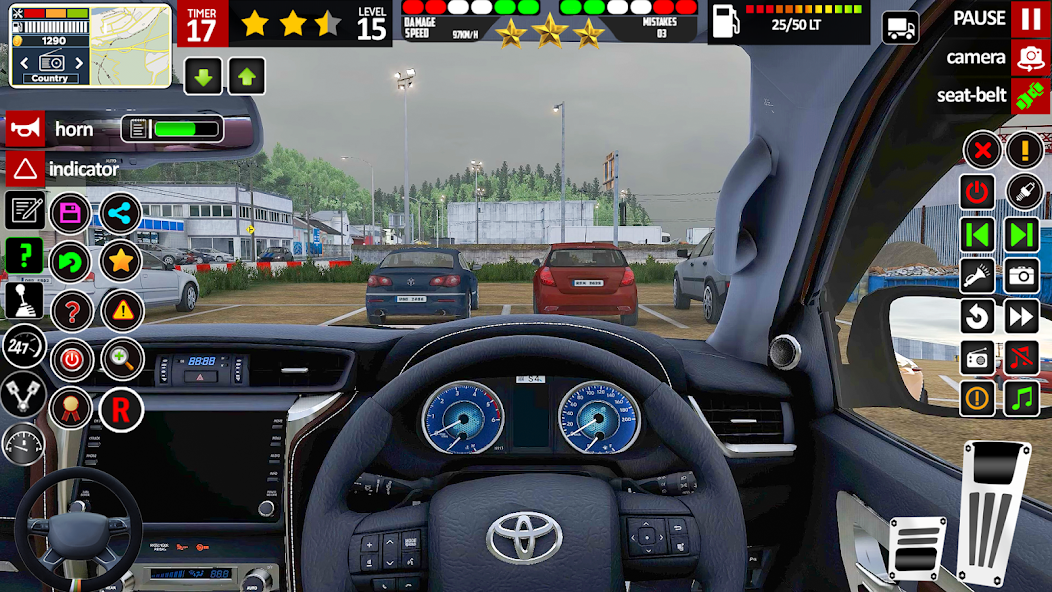Tap the blue share icon
The height and width of the screenshot is (592, 1052).
pyautogui.click(x=120, y=212)
